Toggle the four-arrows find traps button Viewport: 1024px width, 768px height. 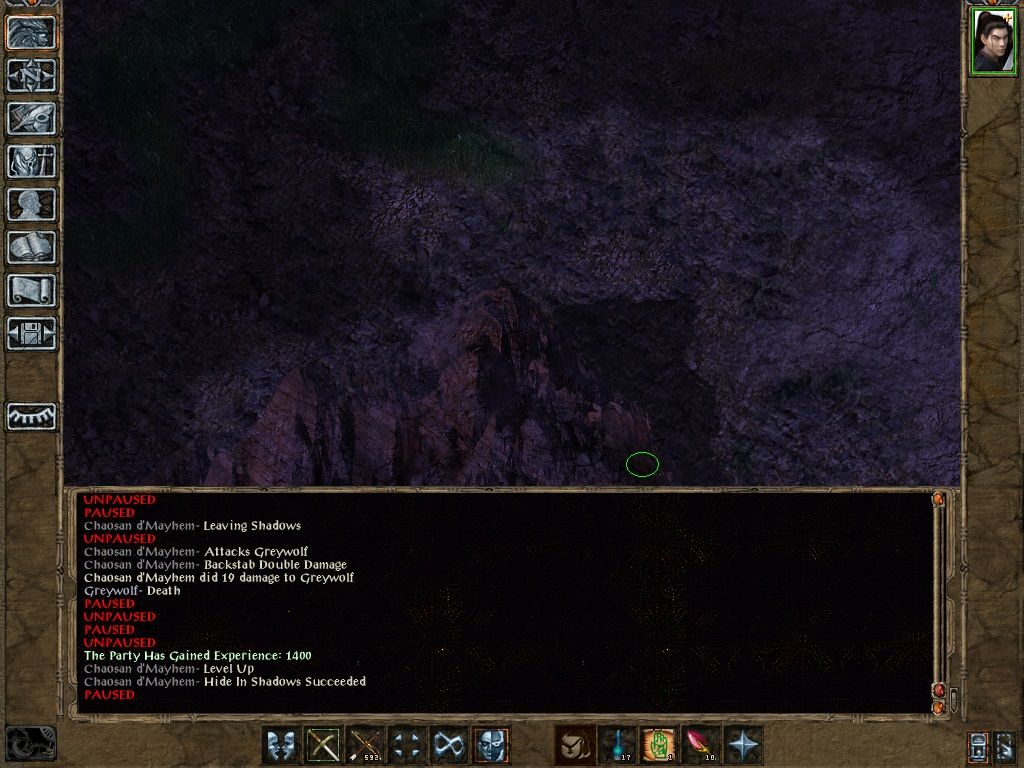click(x=407, y=745)
